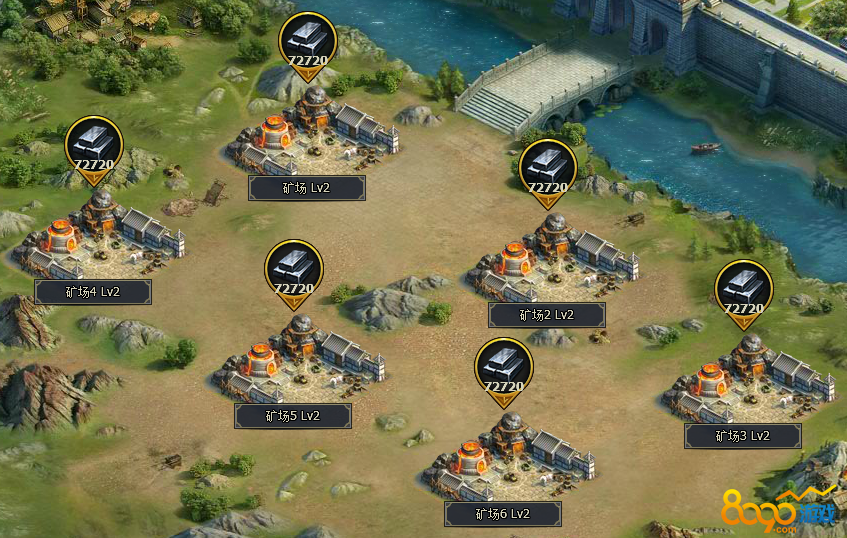Open the unnumbered 矿场 Lv2 name label
The height and width of the screenshot is (538, 847).
307,188
